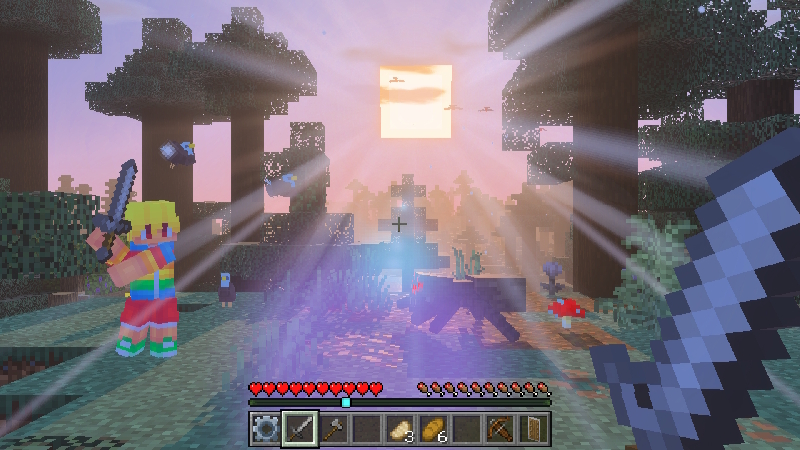
Task: Select the slot with 6 bread loaves
Action: tap(433, 430)
